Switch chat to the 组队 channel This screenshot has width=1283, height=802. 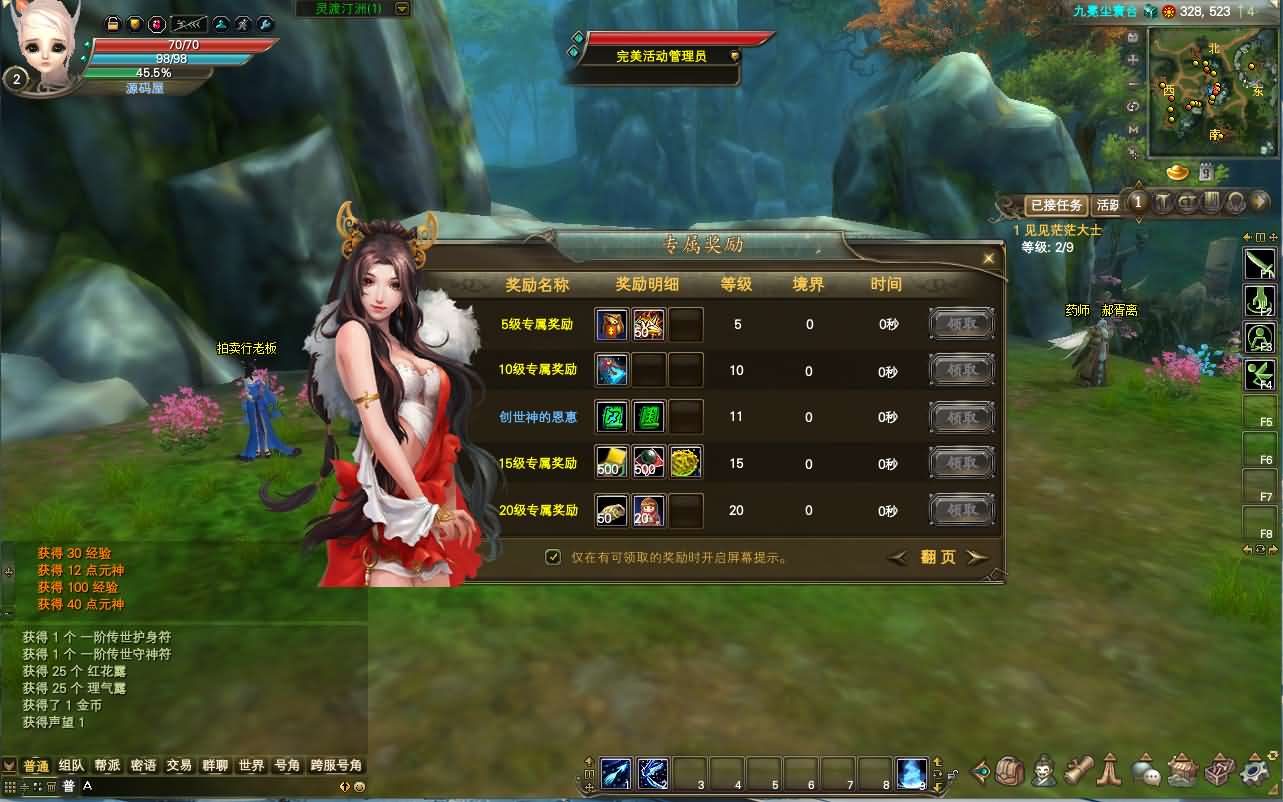pyautogui.click(x=71, y=765)
